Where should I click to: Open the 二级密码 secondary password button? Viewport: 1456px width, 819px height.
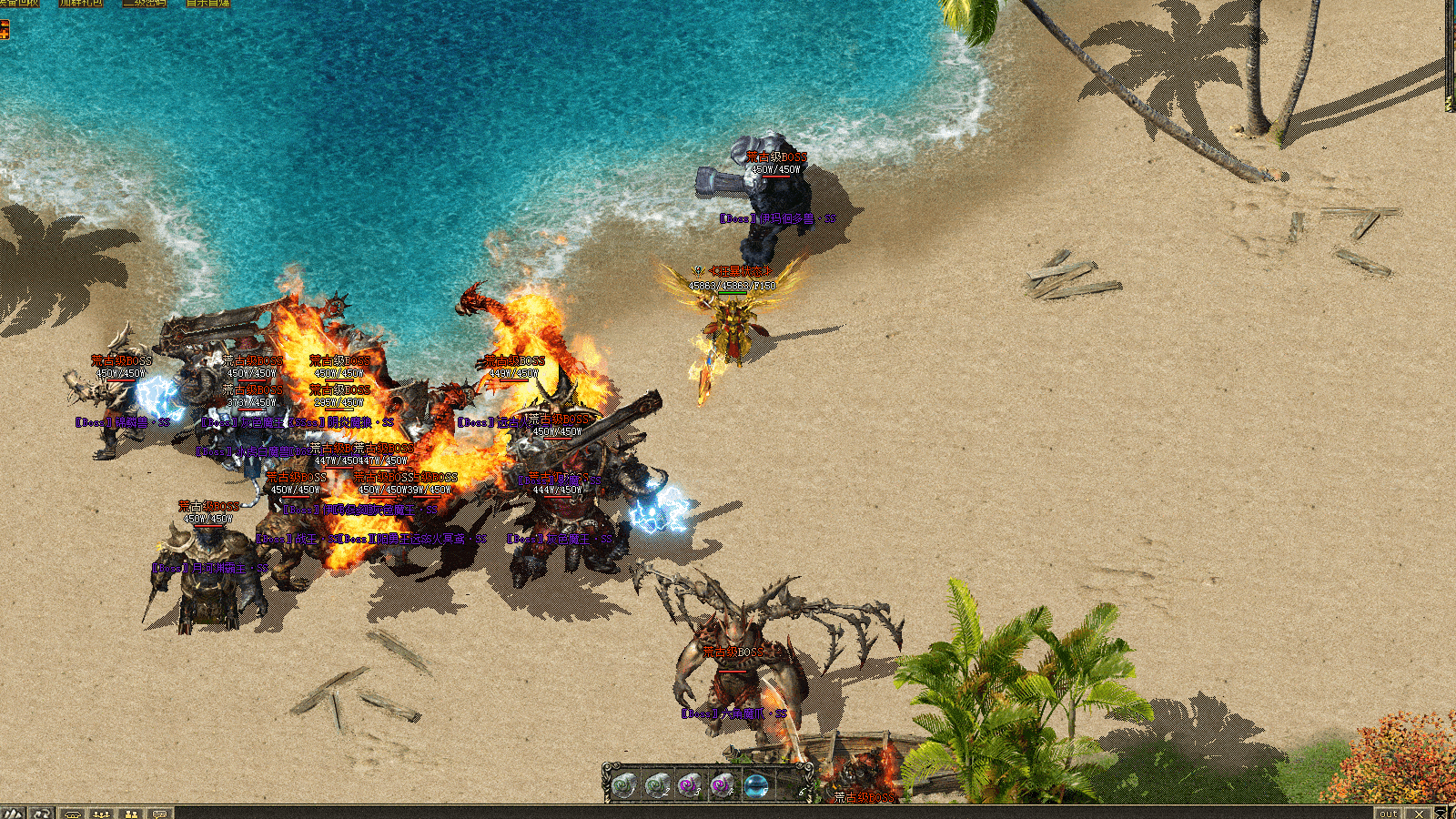[144, 4]
